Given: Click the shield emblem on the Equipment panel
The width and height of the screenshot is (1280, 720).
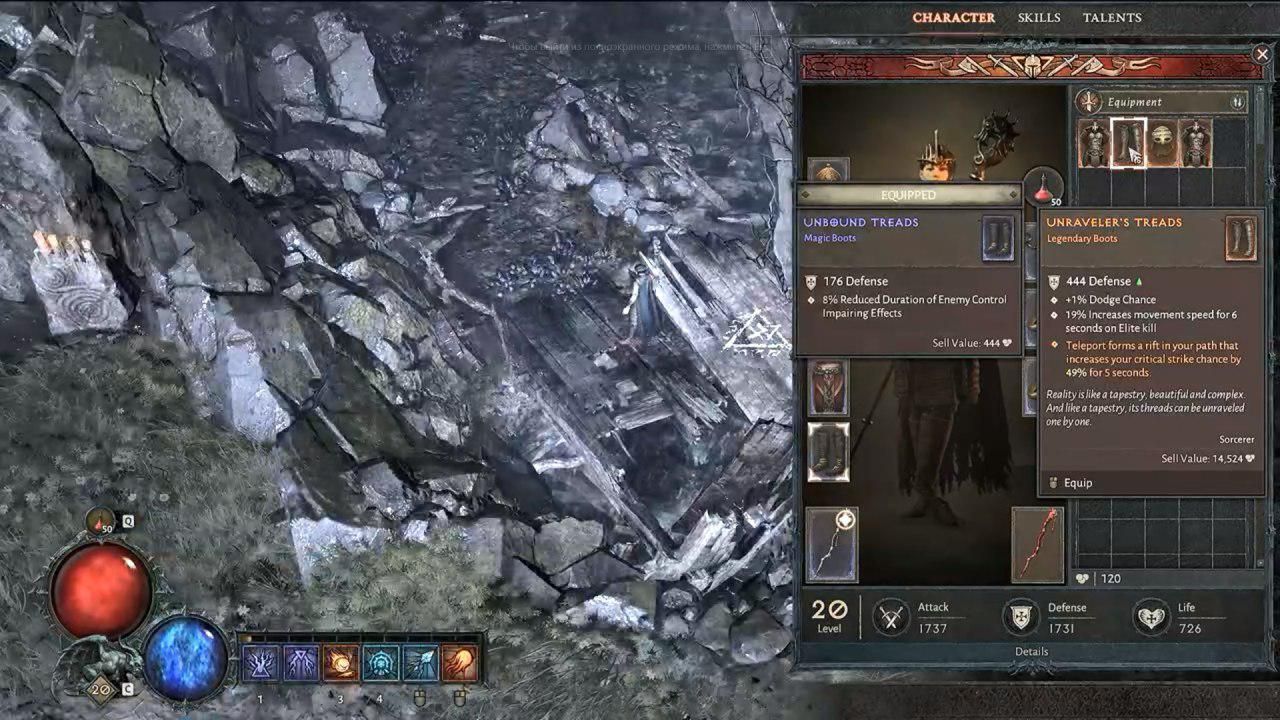Looking at the screenshot, I should click(x=1089, y=101).
